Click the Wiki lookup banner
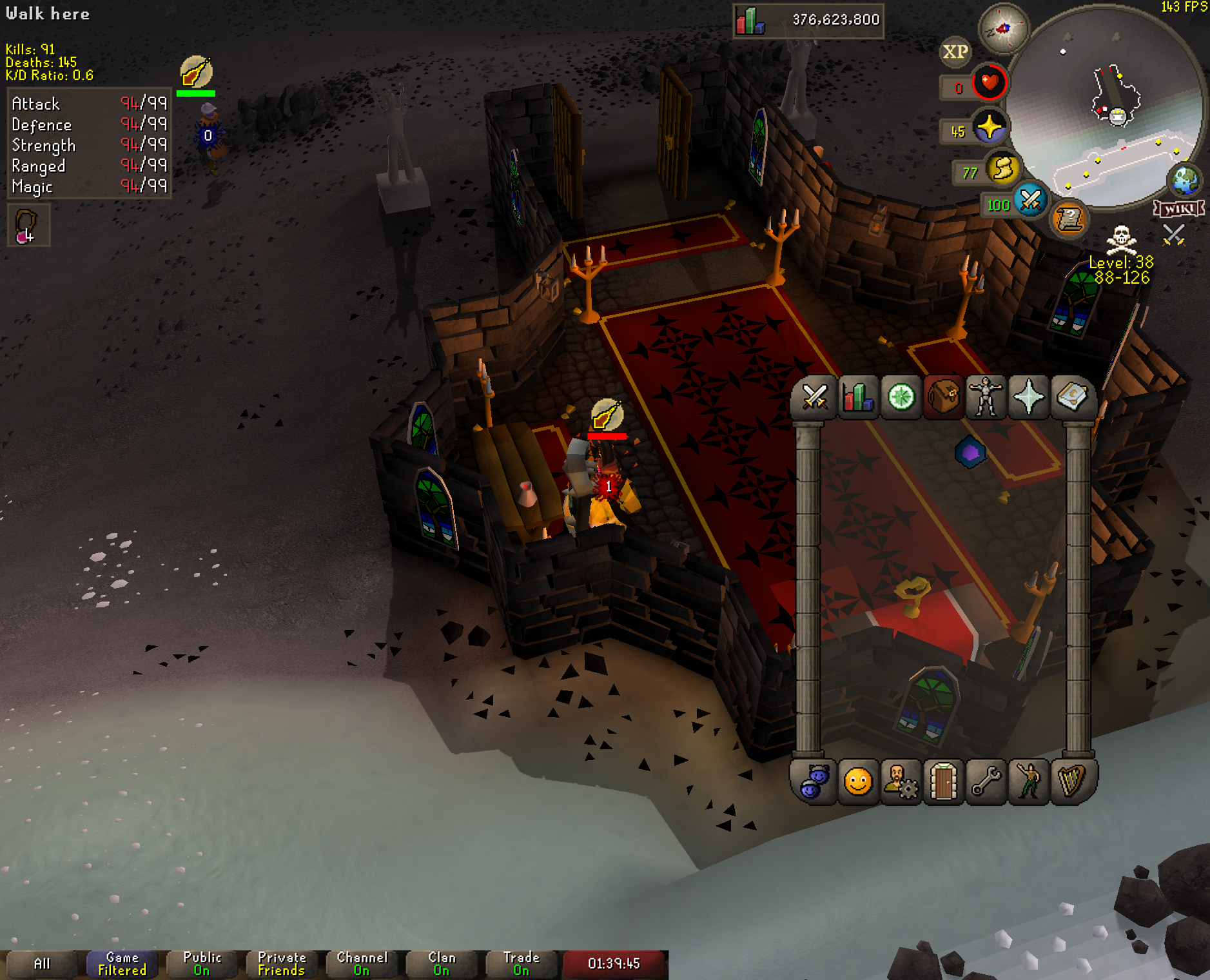This screenshot has width=1210, height=980. click(1179, 209)
